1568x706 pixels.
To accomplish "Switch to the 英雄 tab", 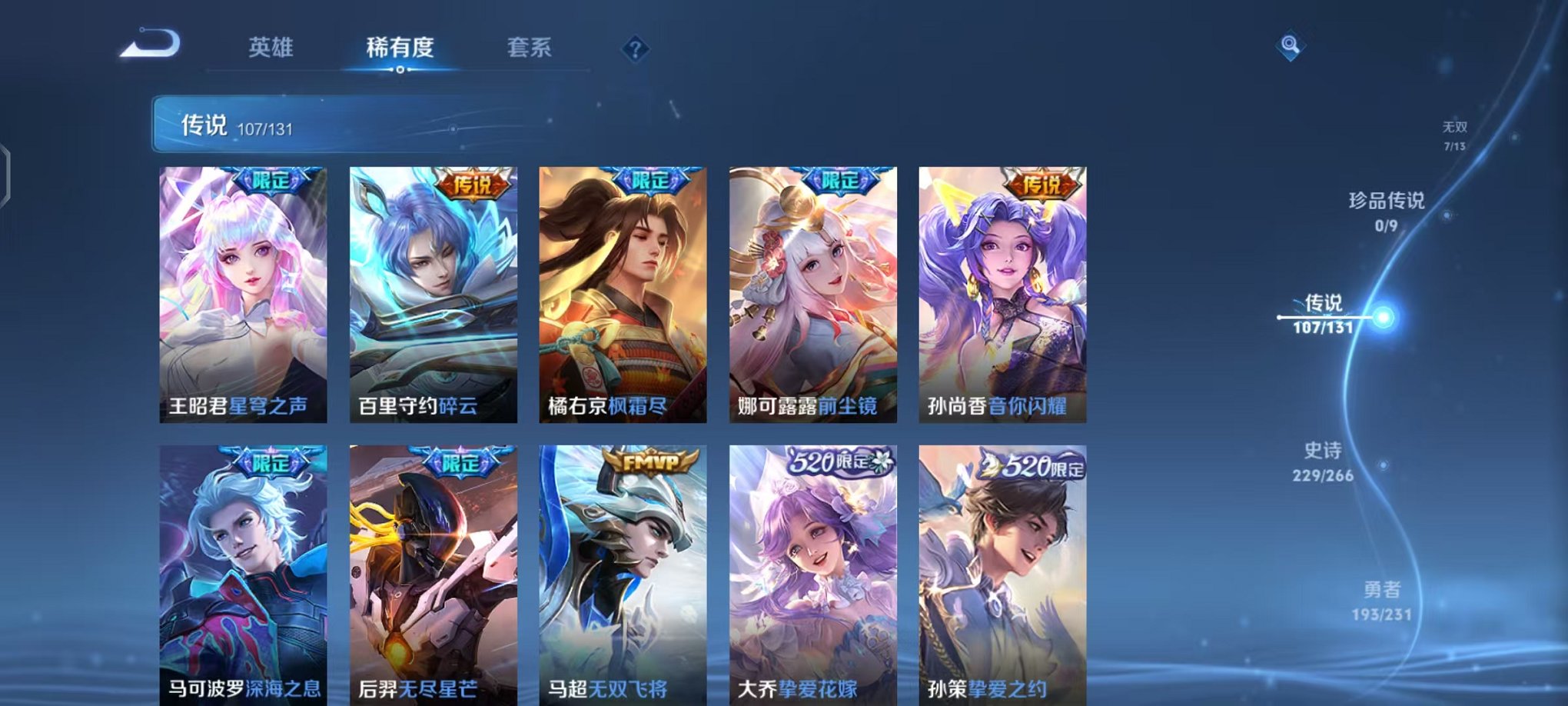I will [x=269, y=48].
